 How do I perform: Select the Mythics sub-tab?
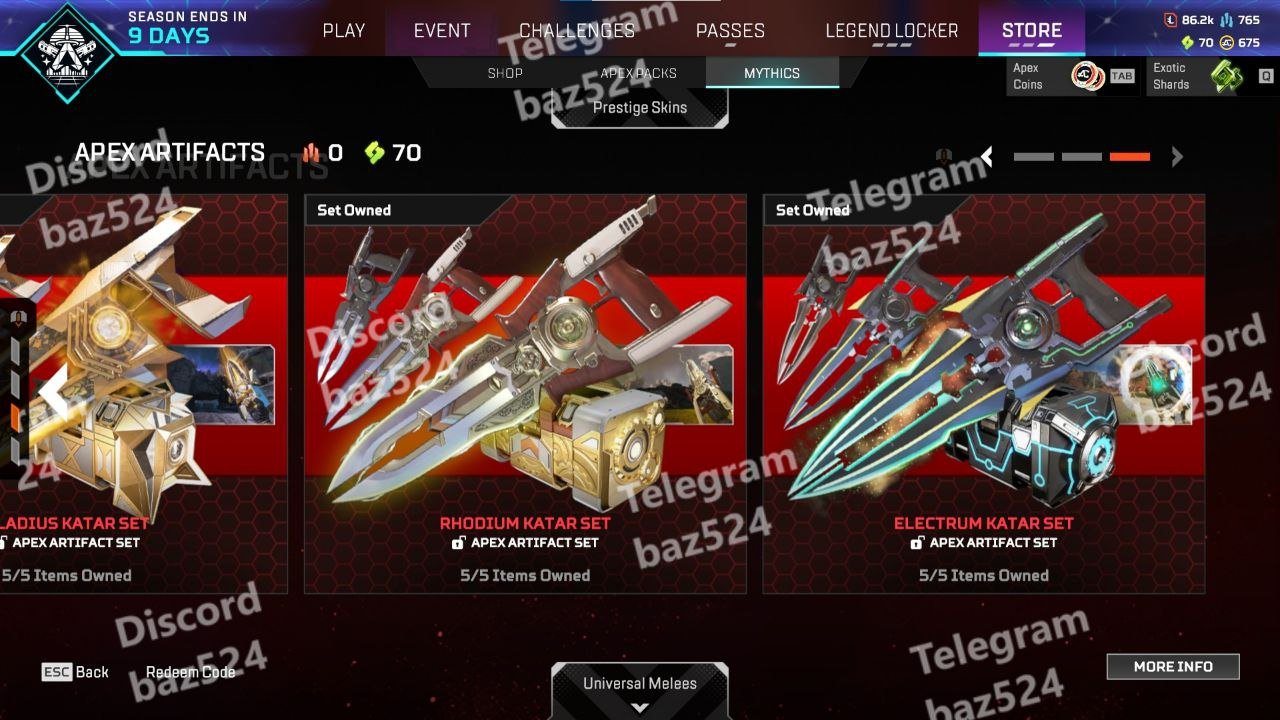771,73
